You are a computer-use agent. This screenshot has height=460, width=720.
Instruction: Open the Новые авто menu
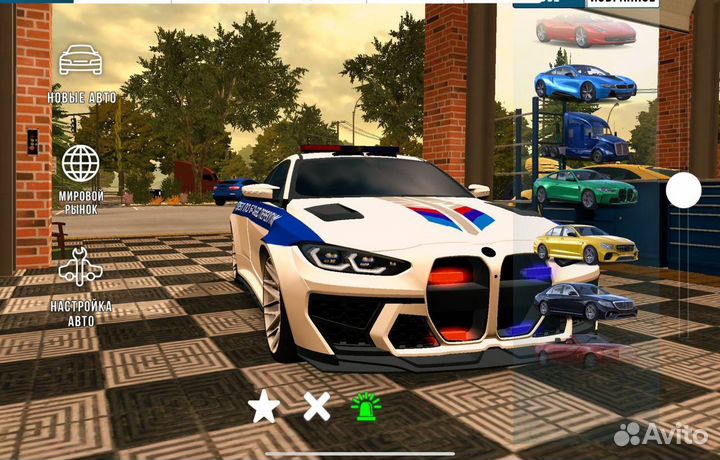81,72
